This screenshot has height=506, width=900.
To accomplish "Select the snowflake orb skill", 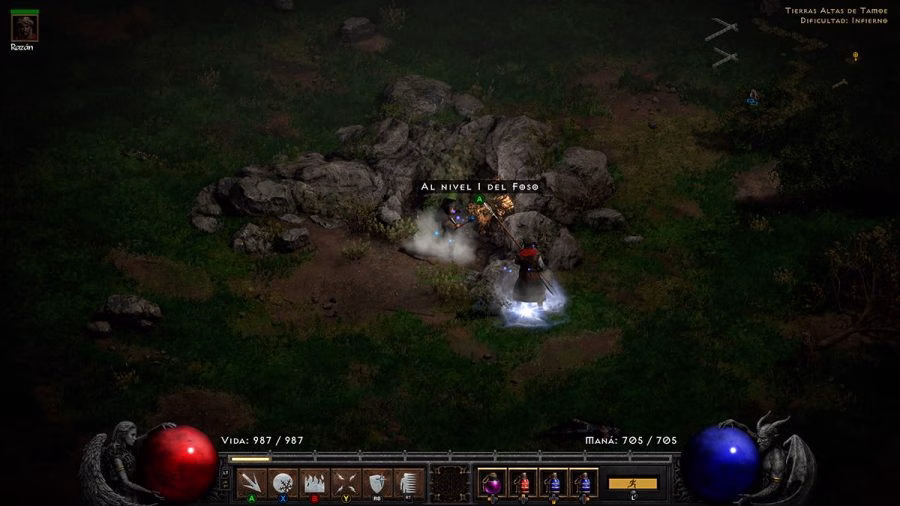I will coord(283,482).
